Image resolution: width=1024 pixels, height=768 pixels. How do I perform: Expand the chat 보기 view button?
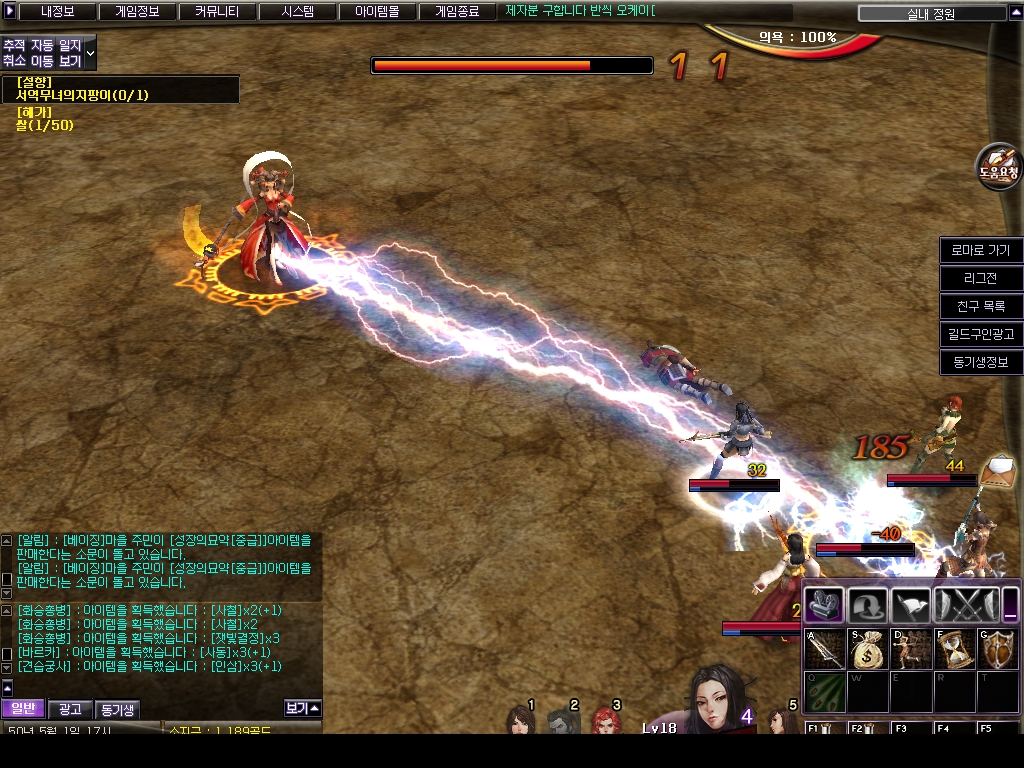(302, 708)
